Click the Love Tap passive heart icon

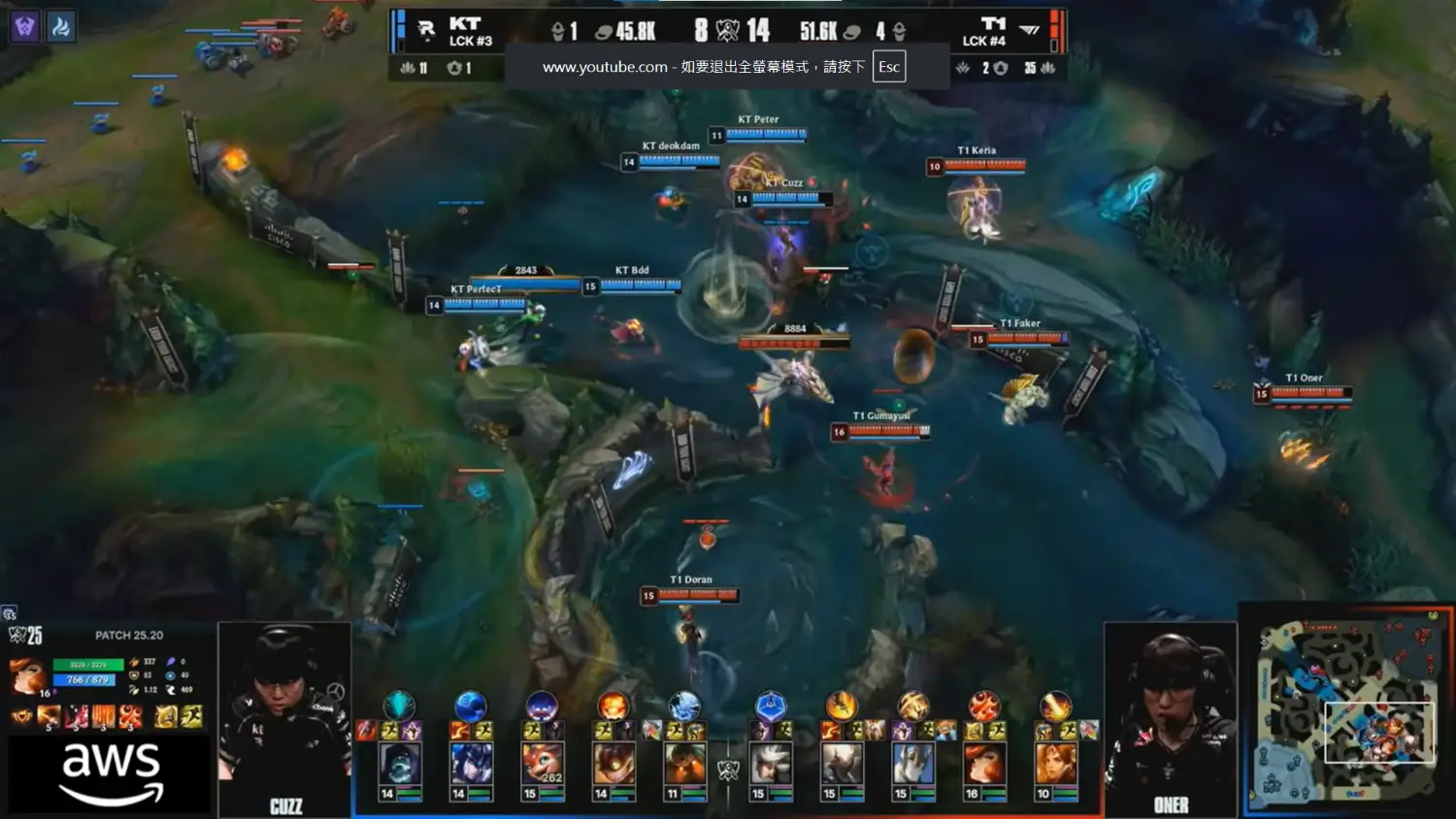(x=21, y=717)
